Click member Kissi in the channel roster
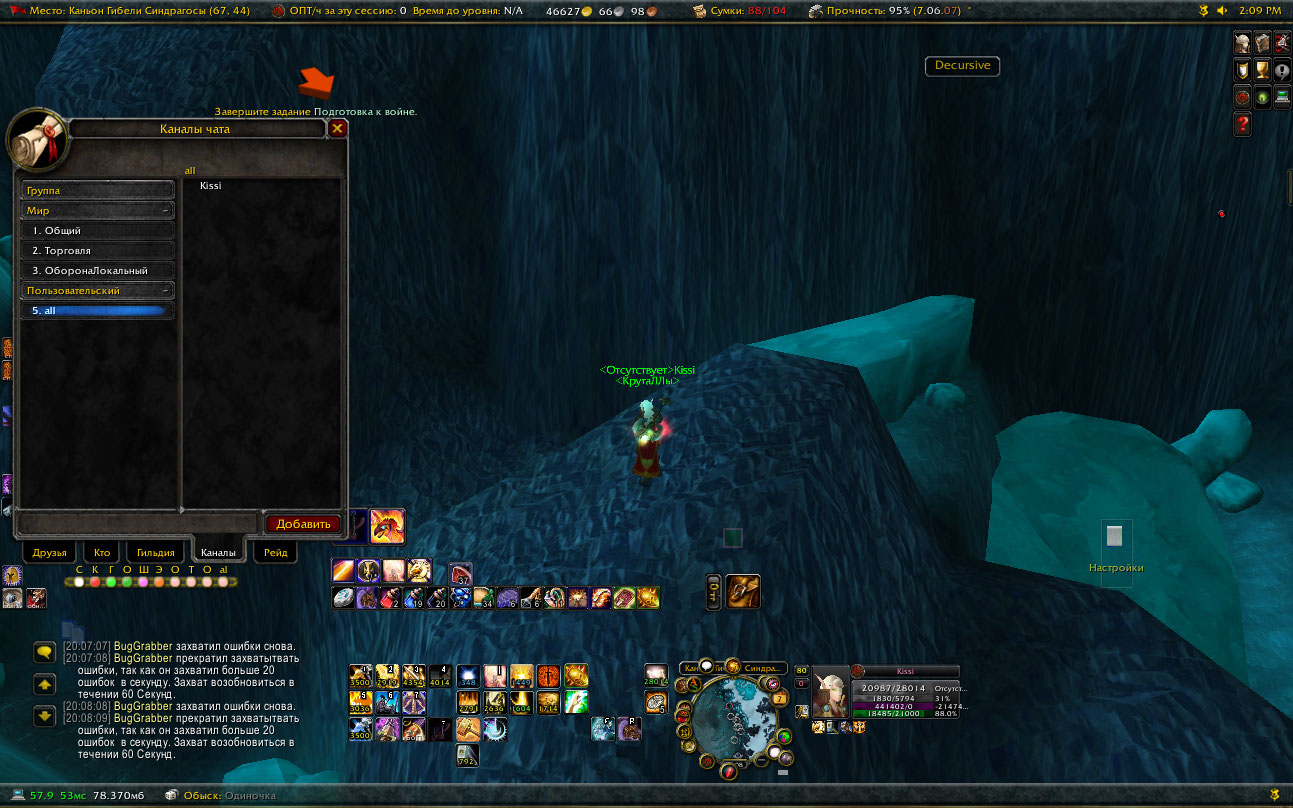 pyautogui.click(x=211, y=186)
